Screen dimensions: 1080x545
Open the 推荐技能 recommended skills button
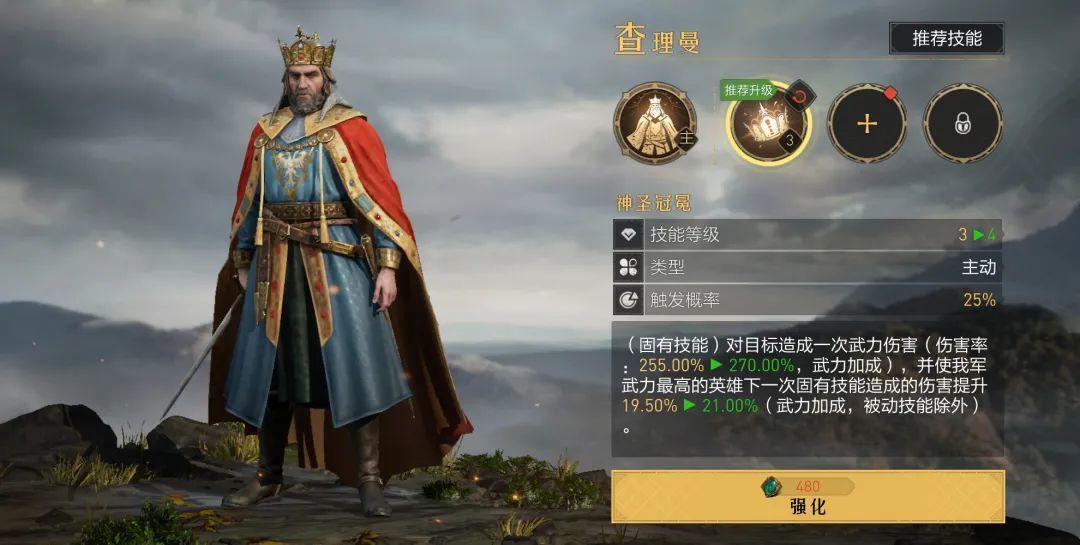[946, 39]
